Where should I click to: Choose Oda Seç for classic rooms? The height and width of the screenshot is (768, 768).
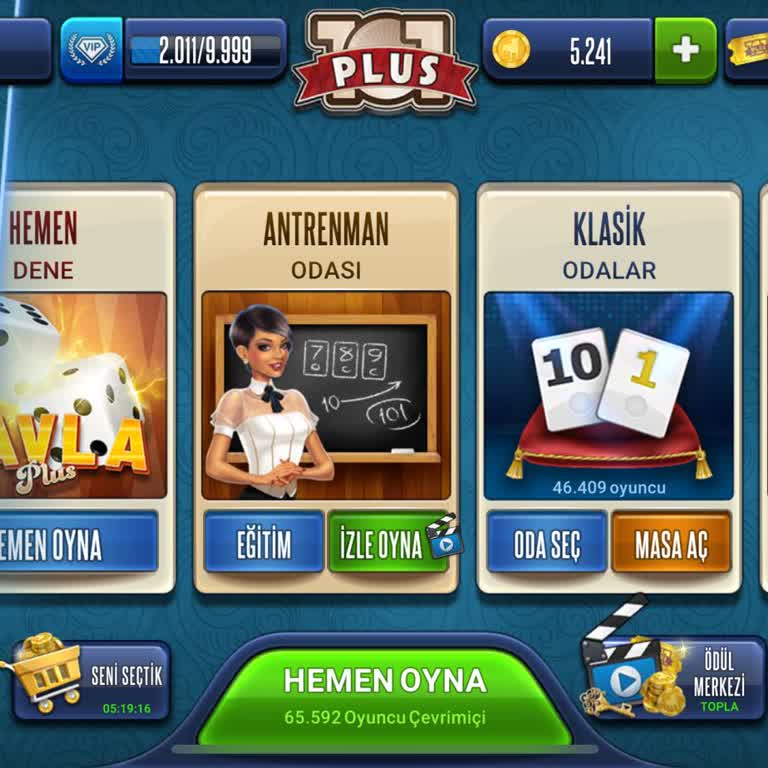(x=547, y=543)
